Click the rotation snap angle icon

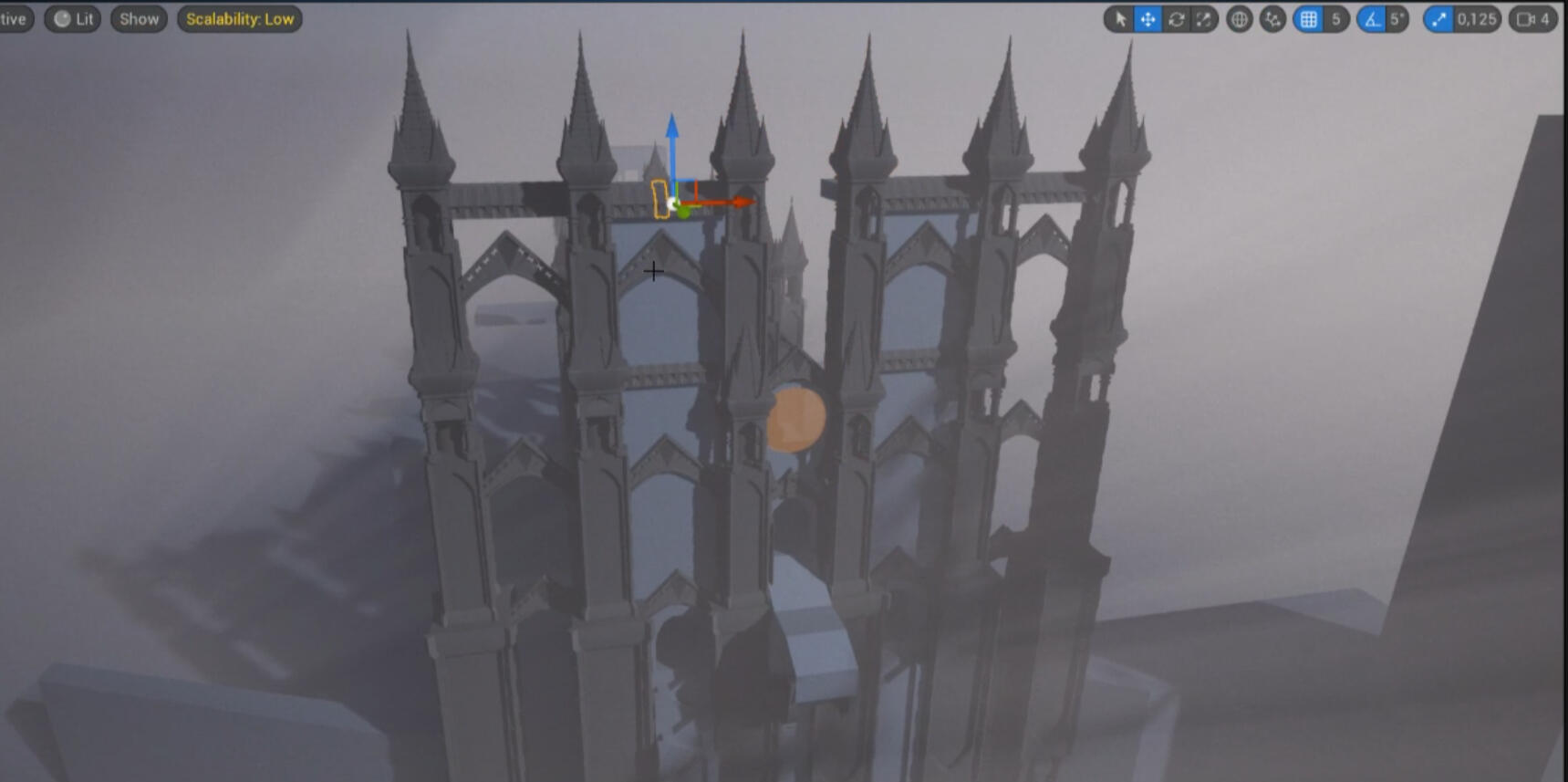tap(1373, 18)
